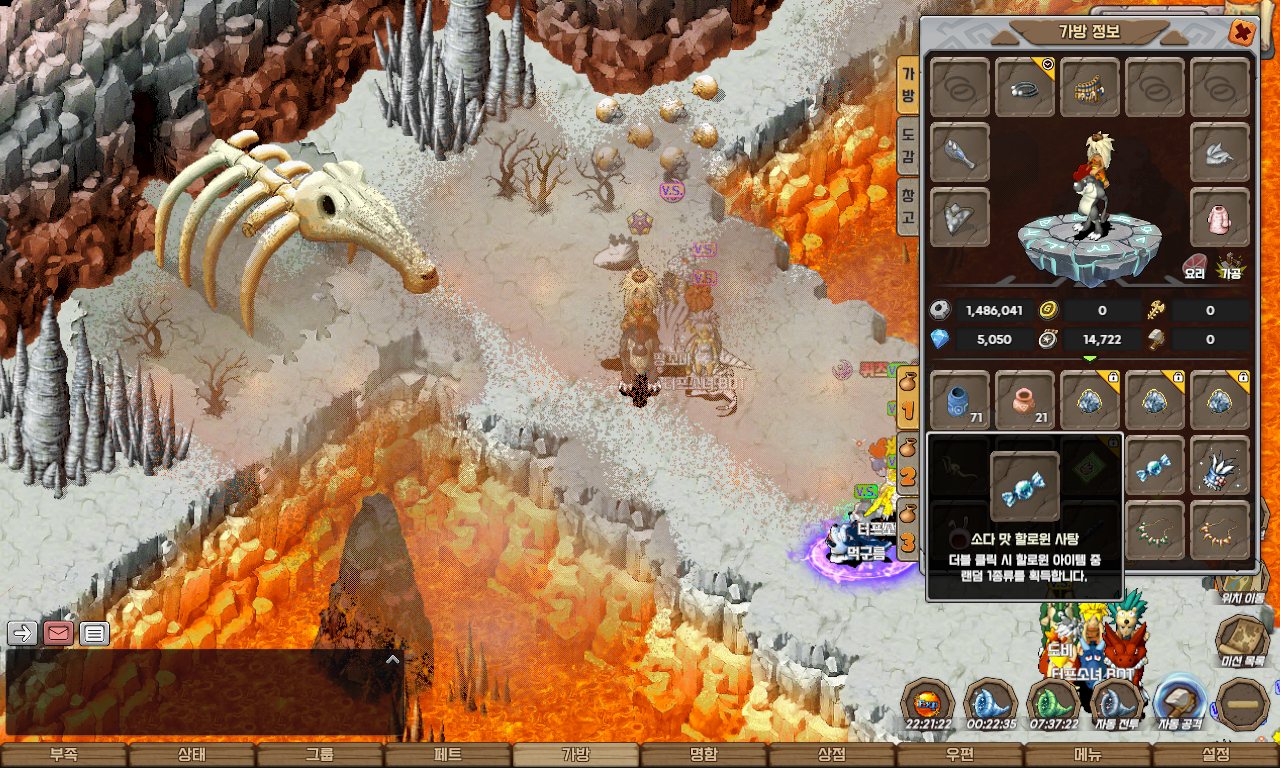
Task: Open the 가공 processing button
Action: tap(1229, 267)
